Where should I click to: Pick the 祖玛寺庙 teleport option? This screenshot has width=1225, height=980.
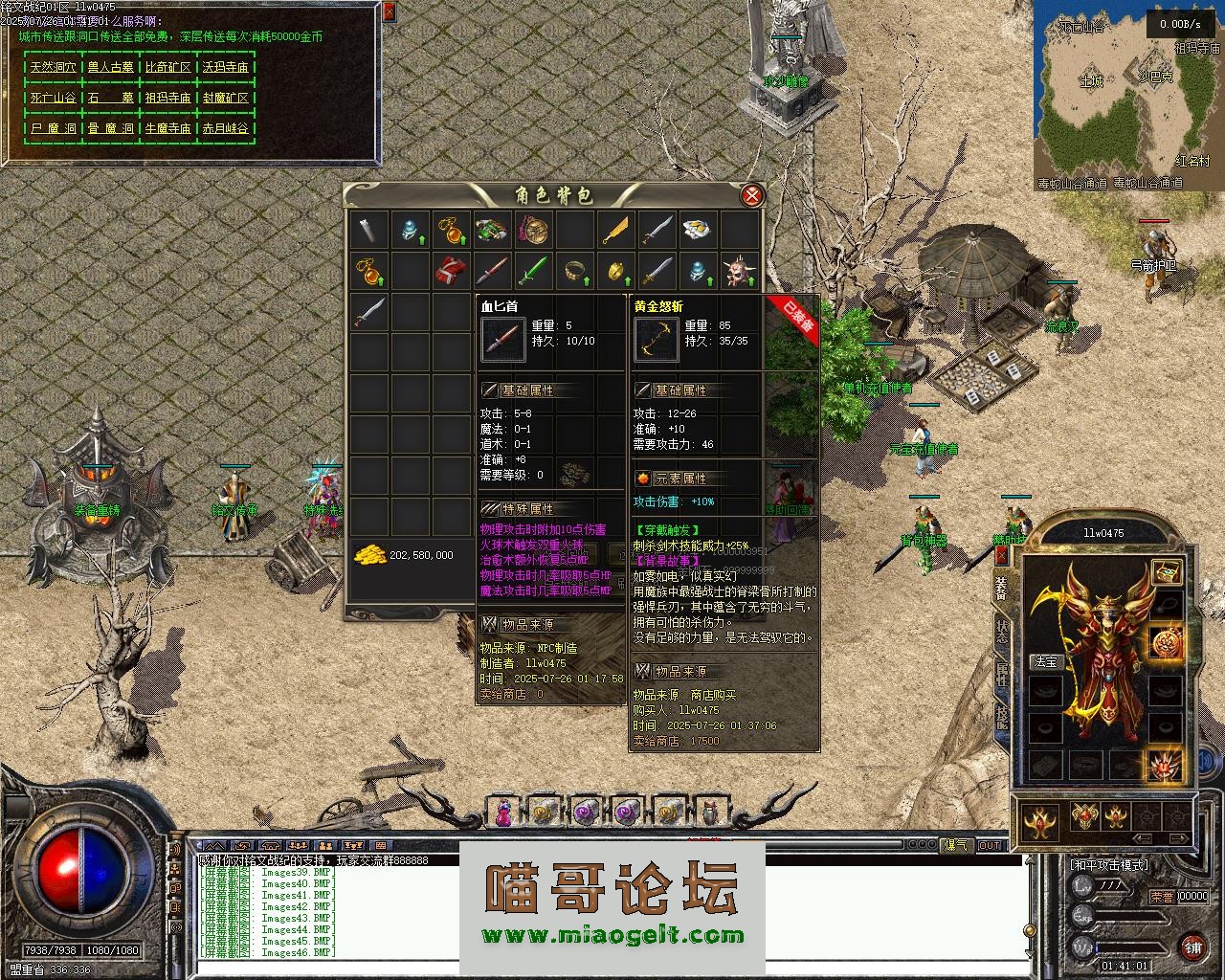coord(167,98)
